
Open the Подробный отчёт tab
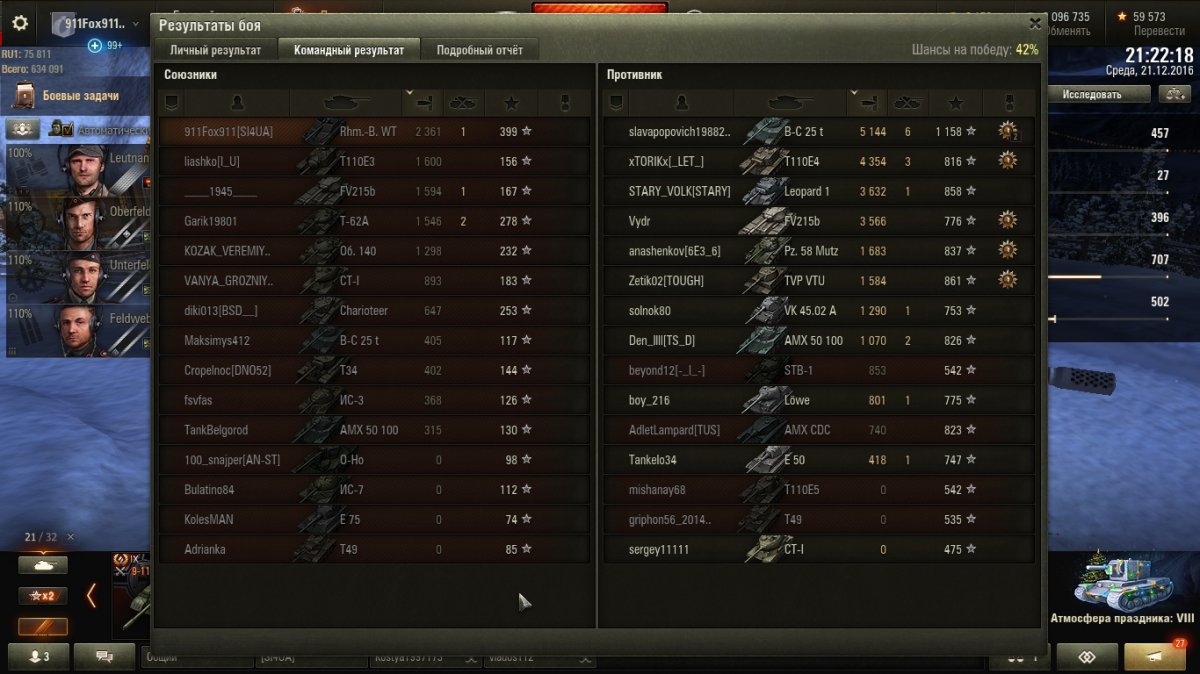479,50
